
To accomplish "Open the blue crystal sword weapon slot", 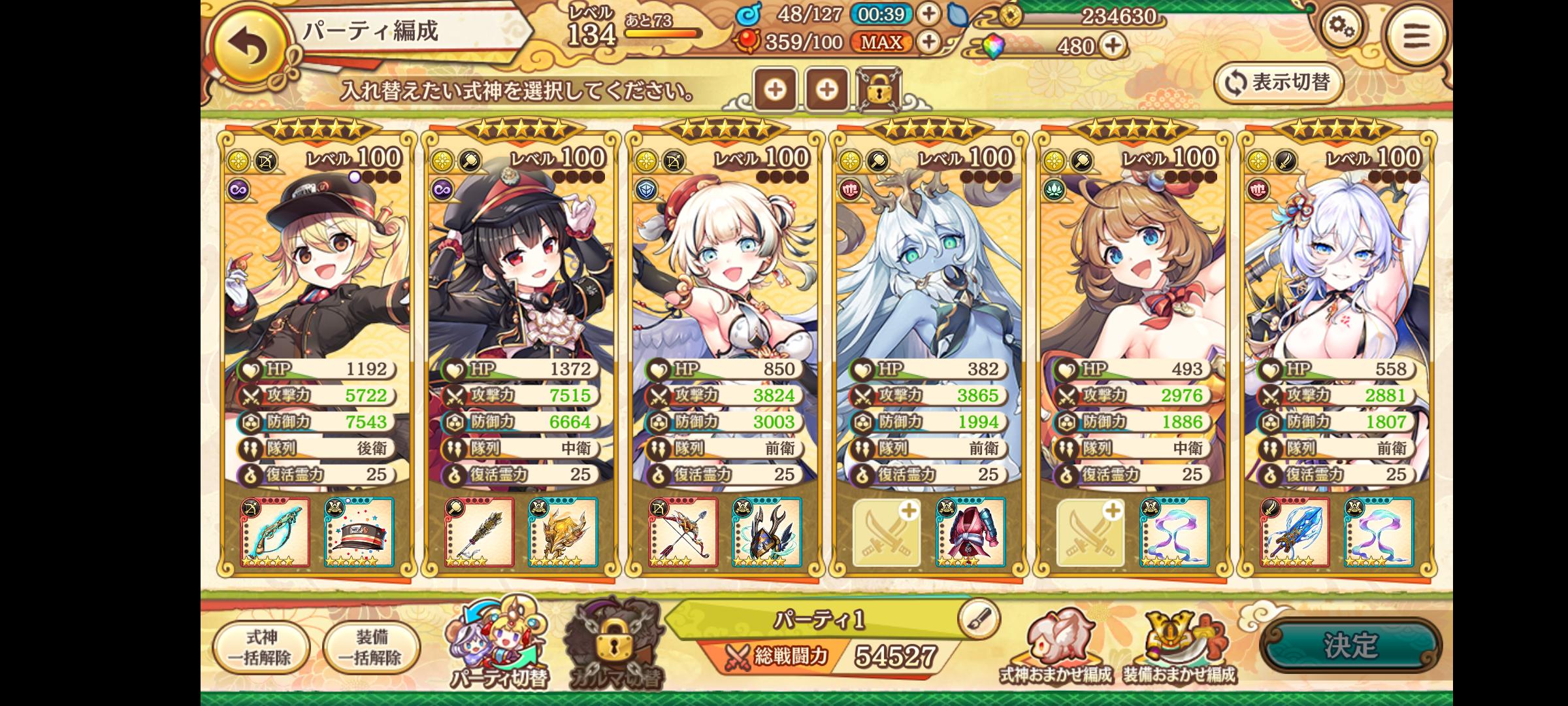I will click(x=1295, y=532).
